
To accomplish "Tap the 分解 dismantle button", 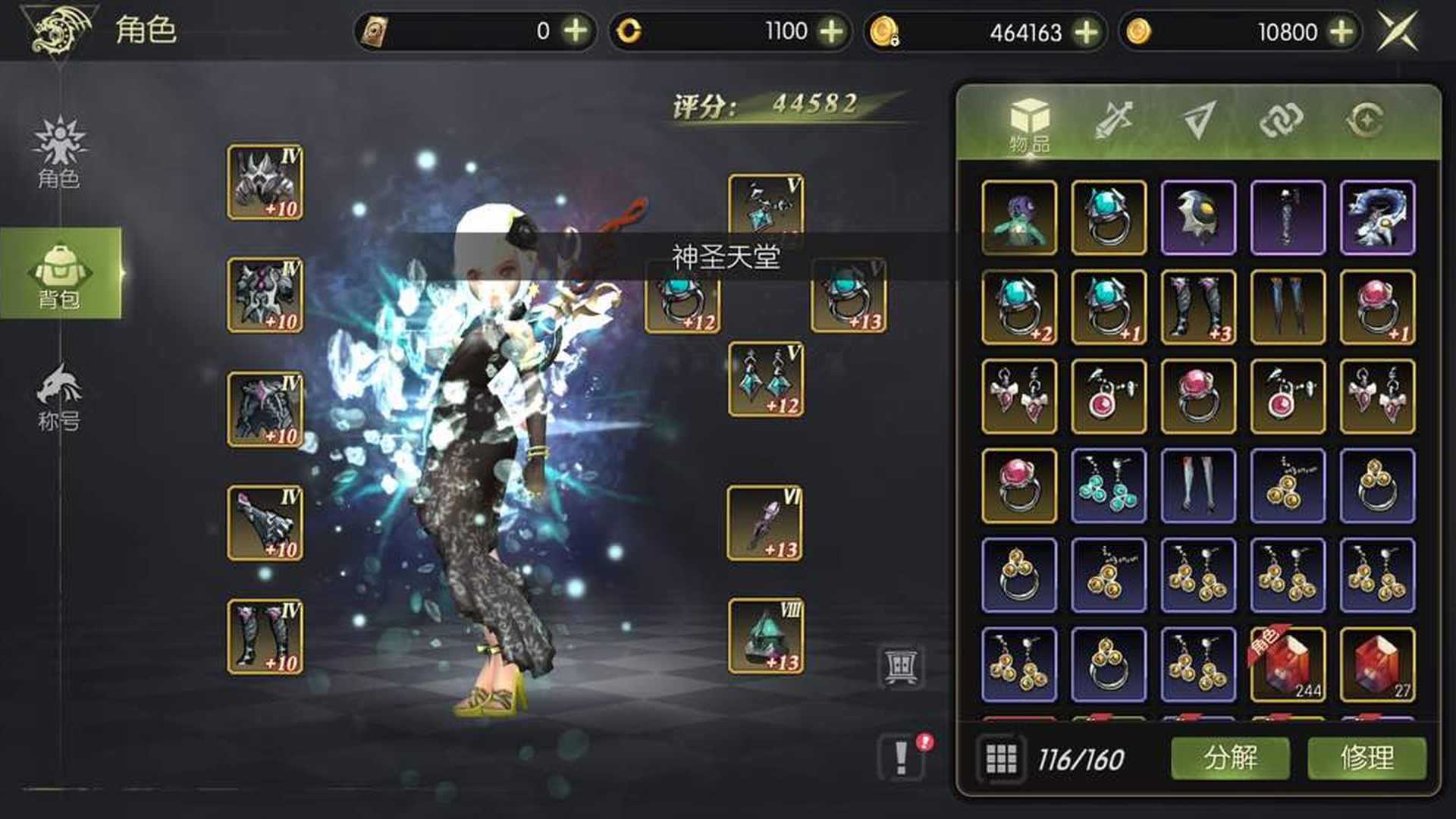I will click(x=1230, y=758).
